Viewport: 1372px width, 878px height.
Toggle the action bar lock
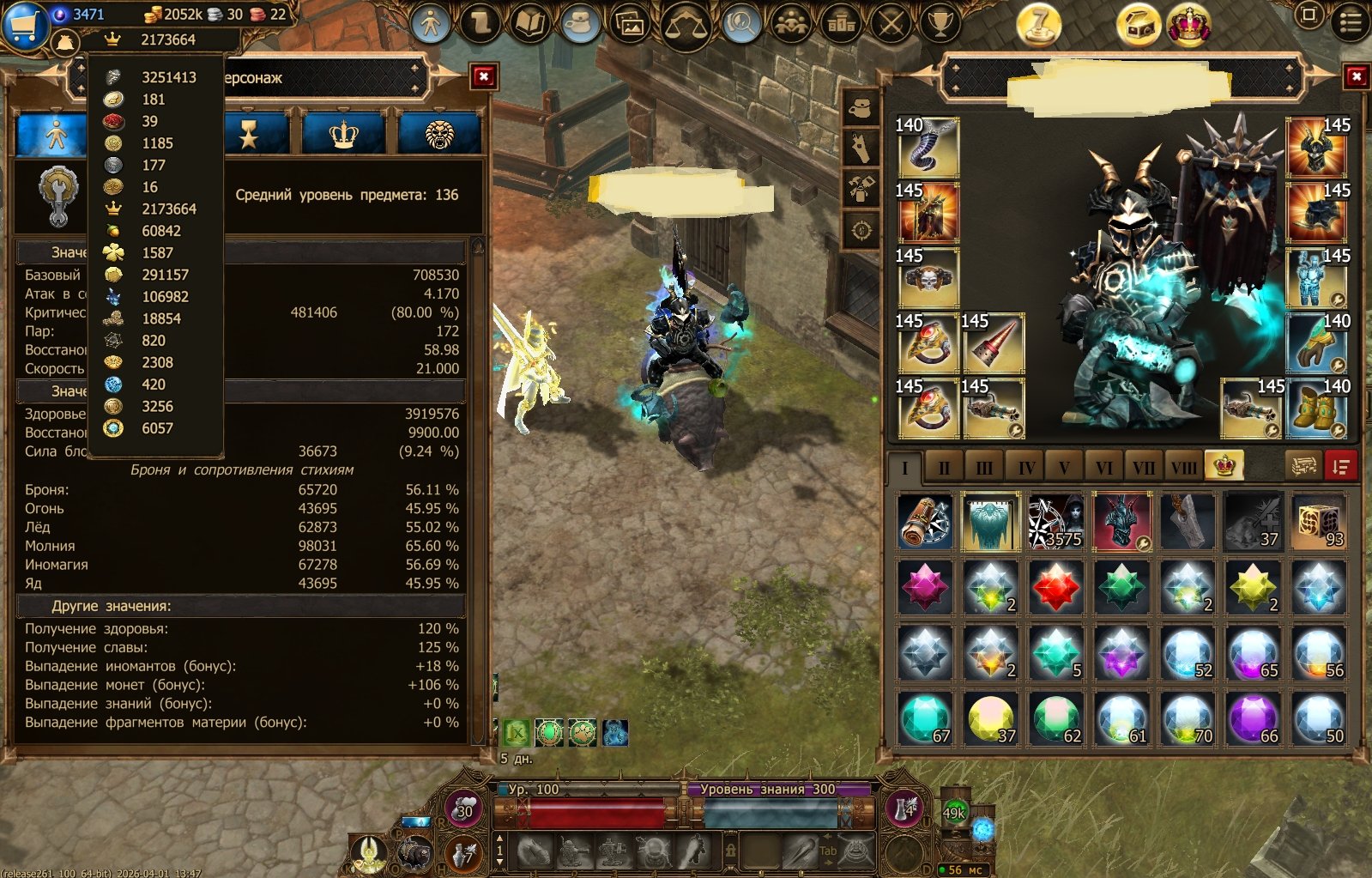[x=730, y=851]
